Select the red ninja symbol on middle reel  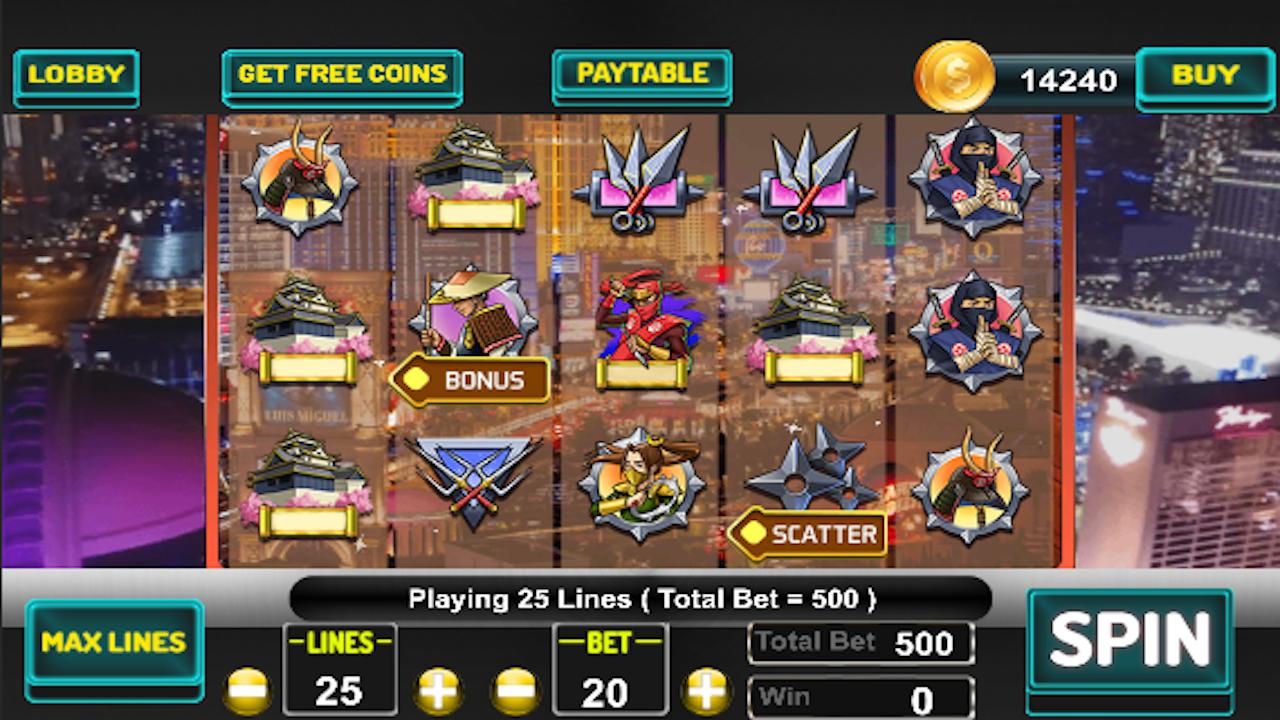pos(645,318)
